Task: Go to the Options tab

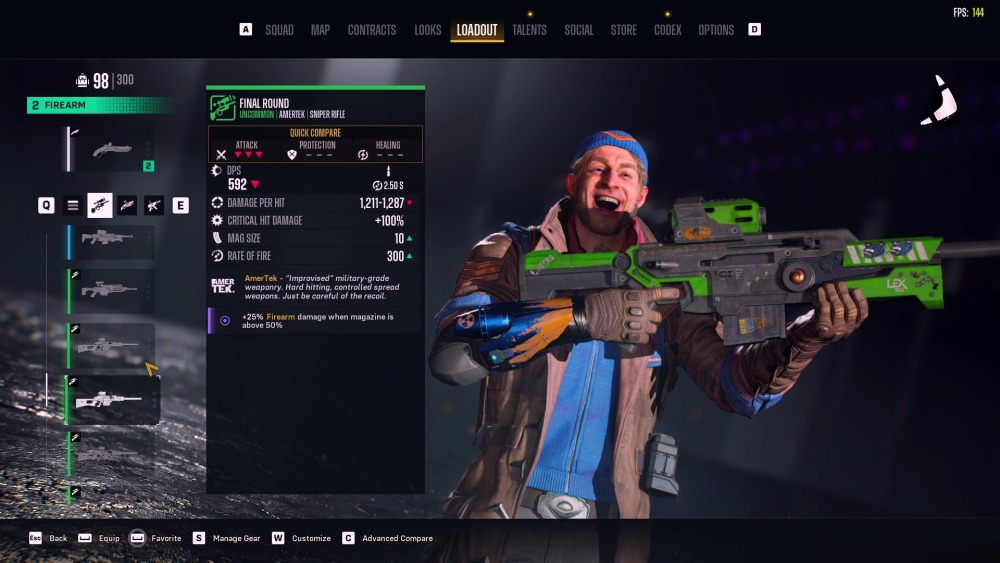Action: coord(716,30)
